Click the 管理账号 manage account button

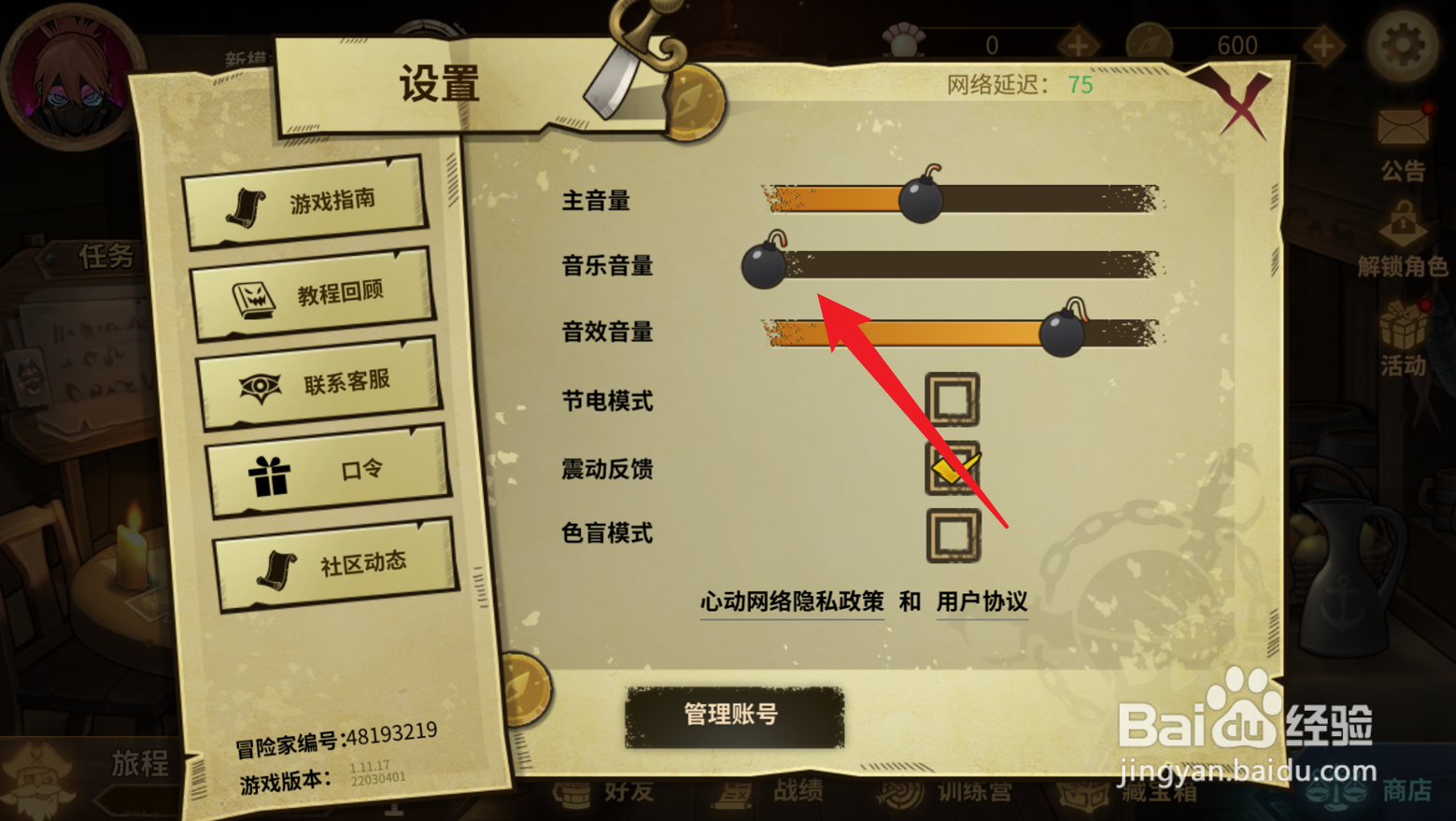(734, 715)
